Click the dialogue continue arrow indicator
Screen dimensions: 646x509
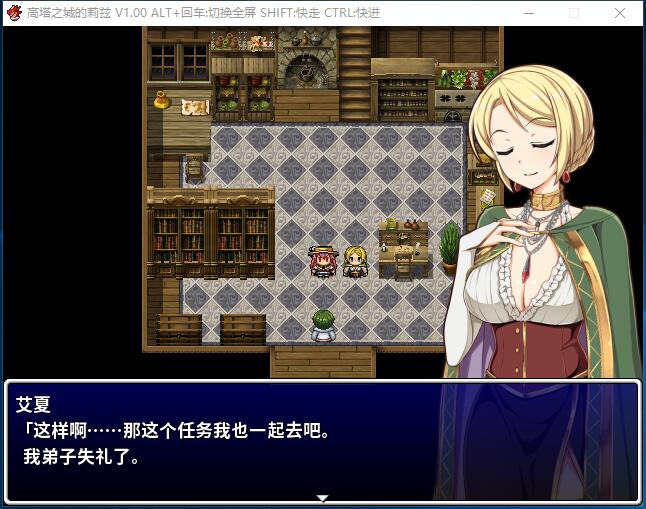pos(322,497)
